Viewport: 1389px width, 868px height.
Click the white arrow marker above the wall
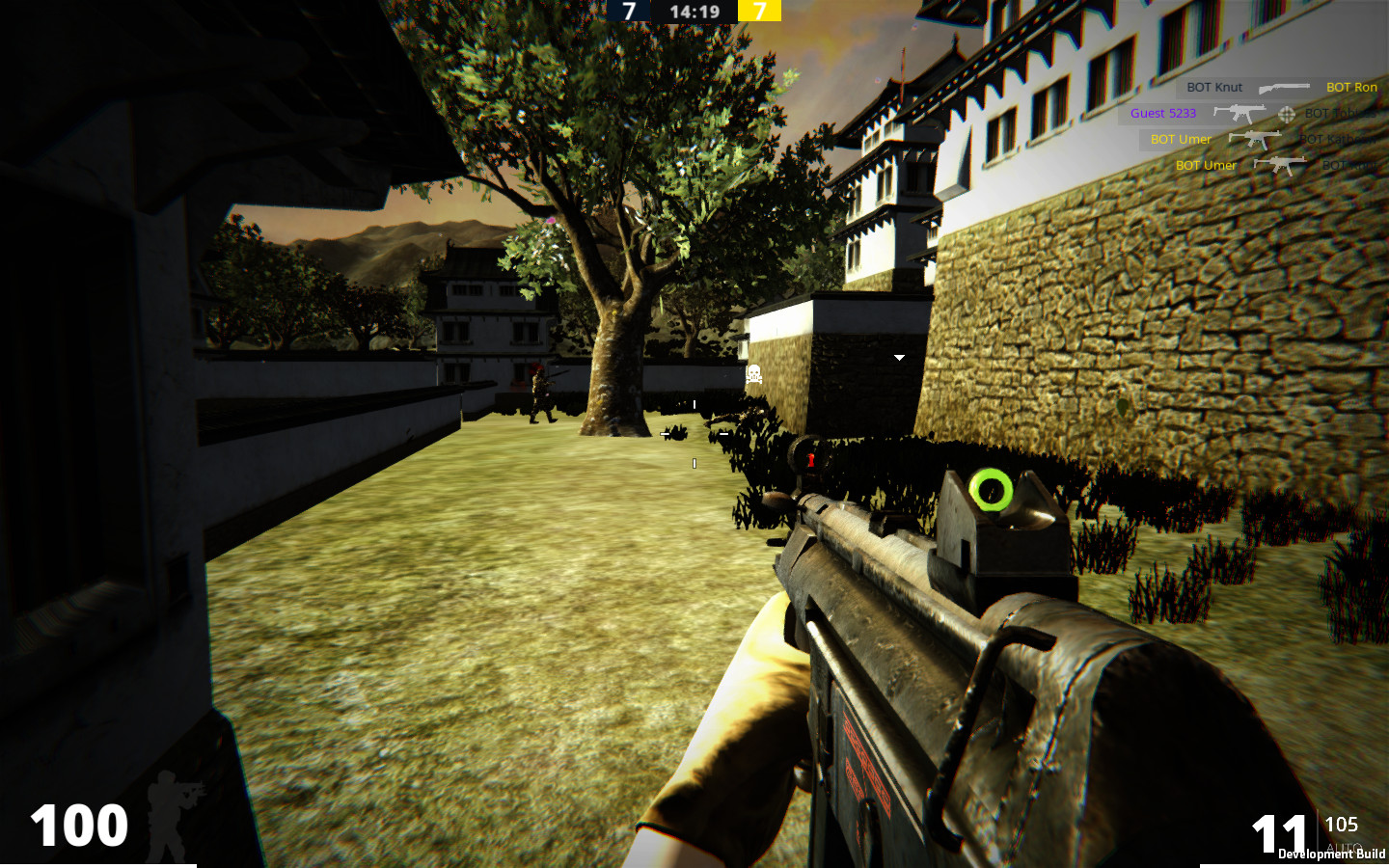(x=899, y=357)
